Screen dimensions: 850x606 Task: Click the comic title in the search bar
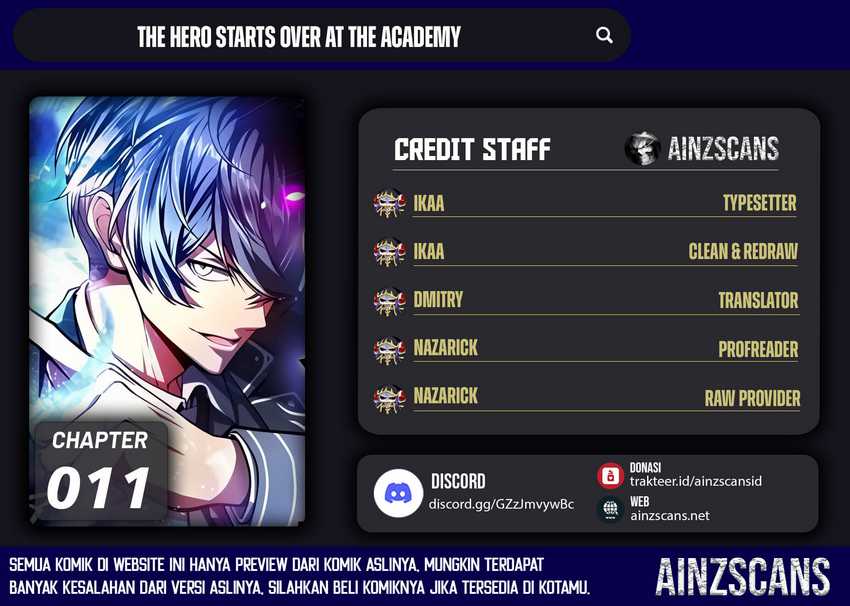299,38
